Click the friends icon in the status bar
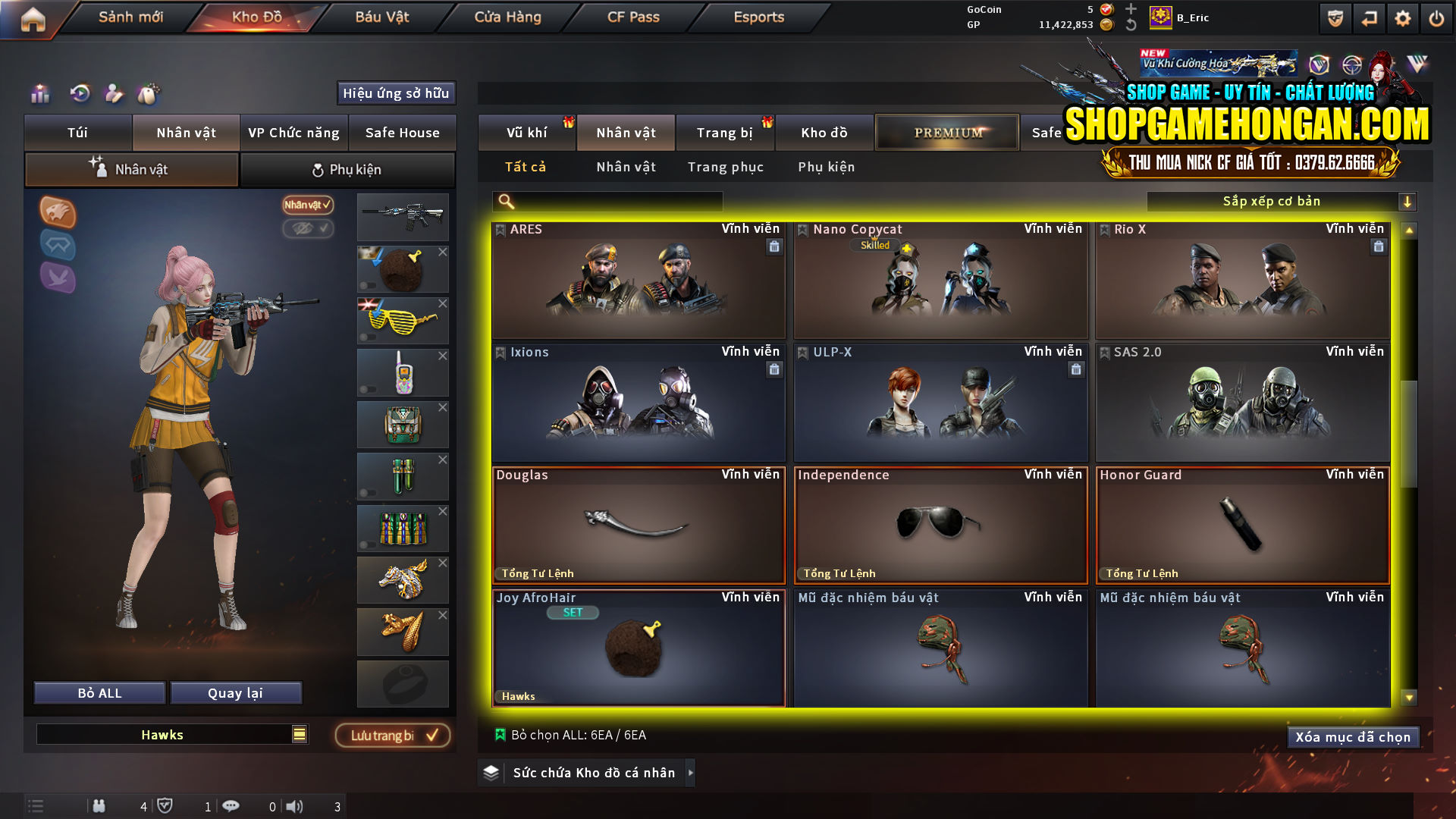This screenshot has width=1456, height=819. [x=99, y=806]
